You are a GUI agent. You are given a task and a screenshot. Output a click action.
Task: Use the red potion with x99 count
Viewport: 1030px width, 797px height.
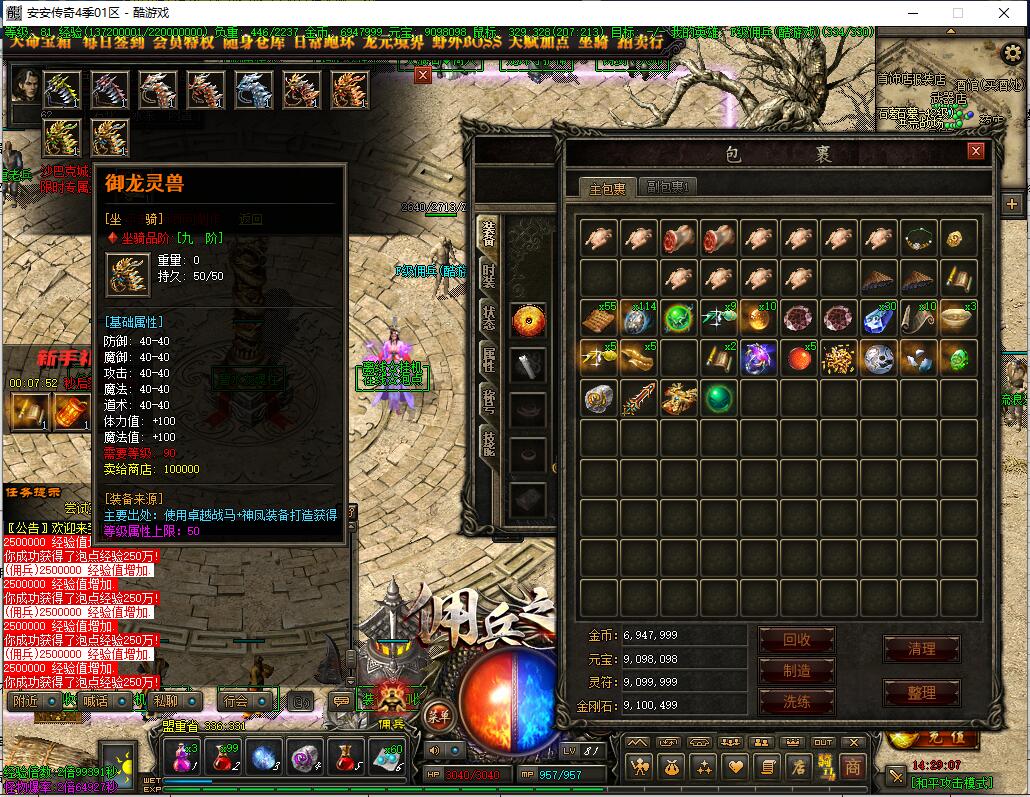click(226, 756)
